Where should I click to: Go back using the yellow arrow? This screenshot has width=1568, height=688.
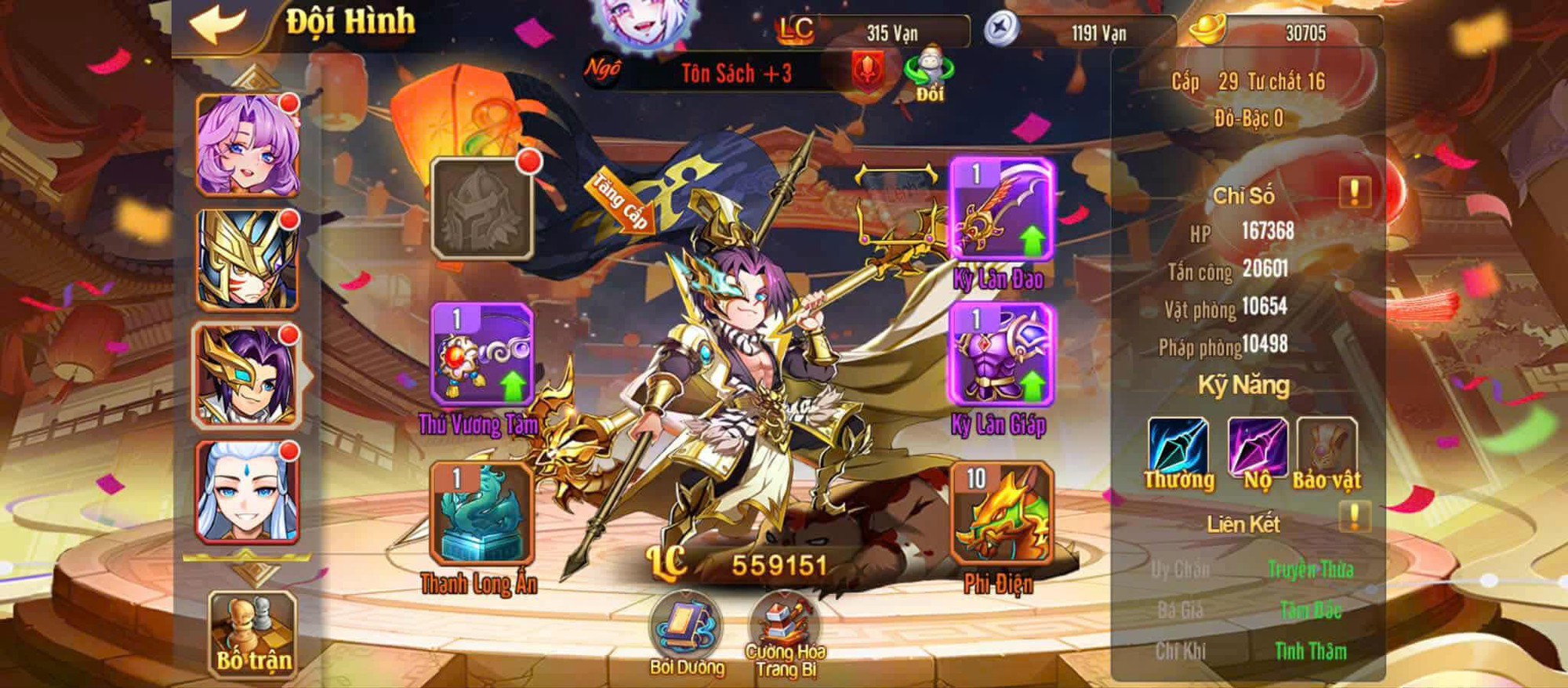tap(219, 24)
